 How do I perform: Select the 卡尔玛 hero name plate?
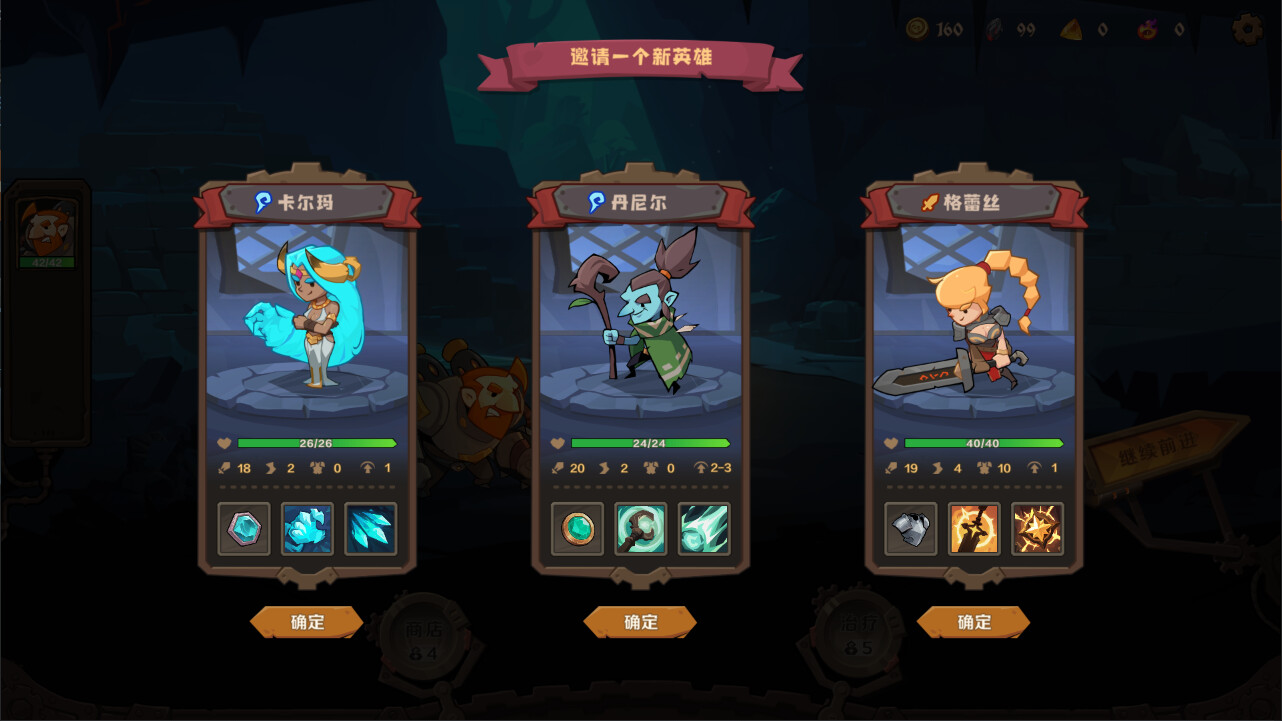pos(307,201)
